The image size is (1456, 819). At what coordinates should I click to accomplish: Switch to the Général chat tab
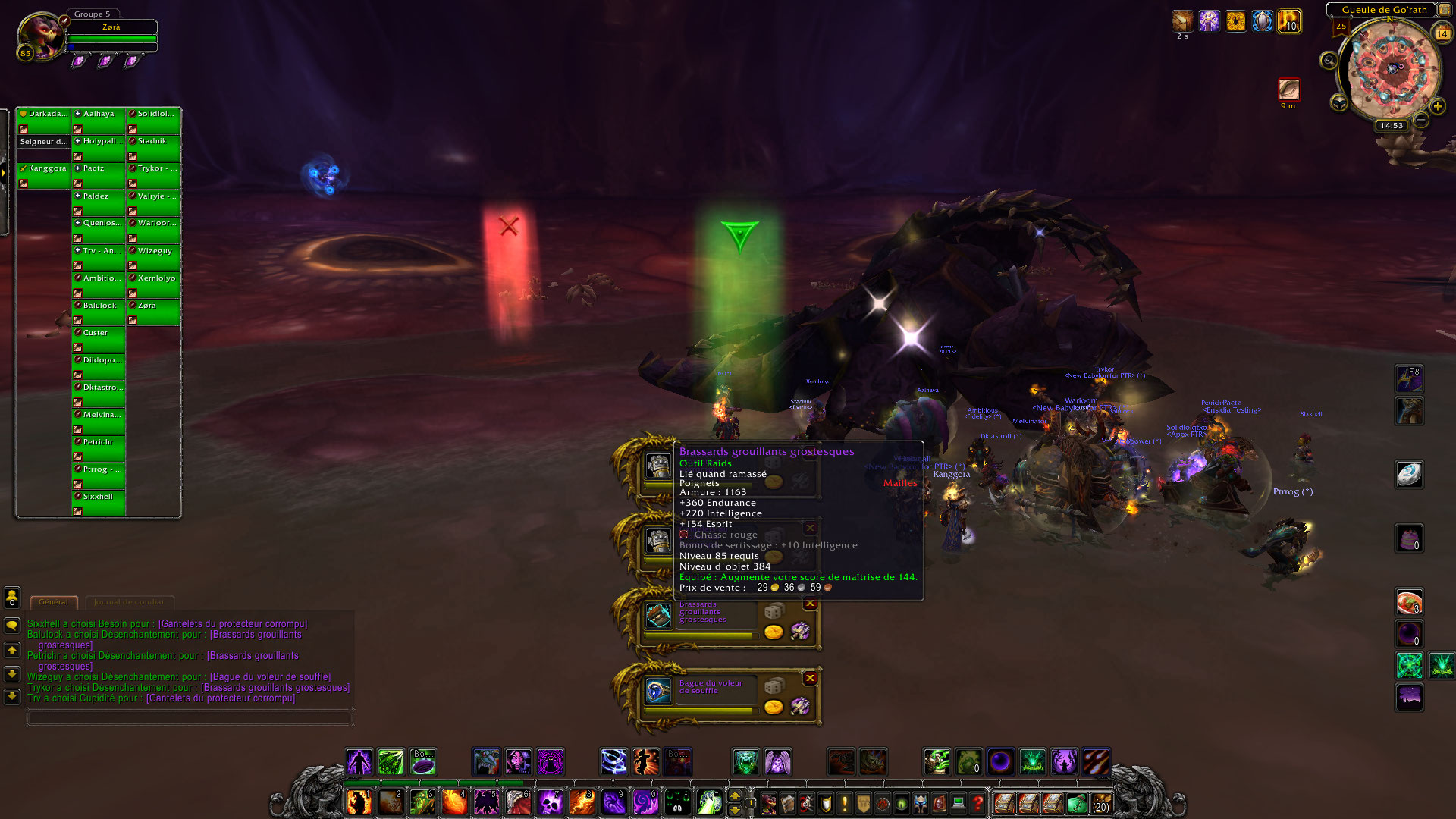click(53, 602)
